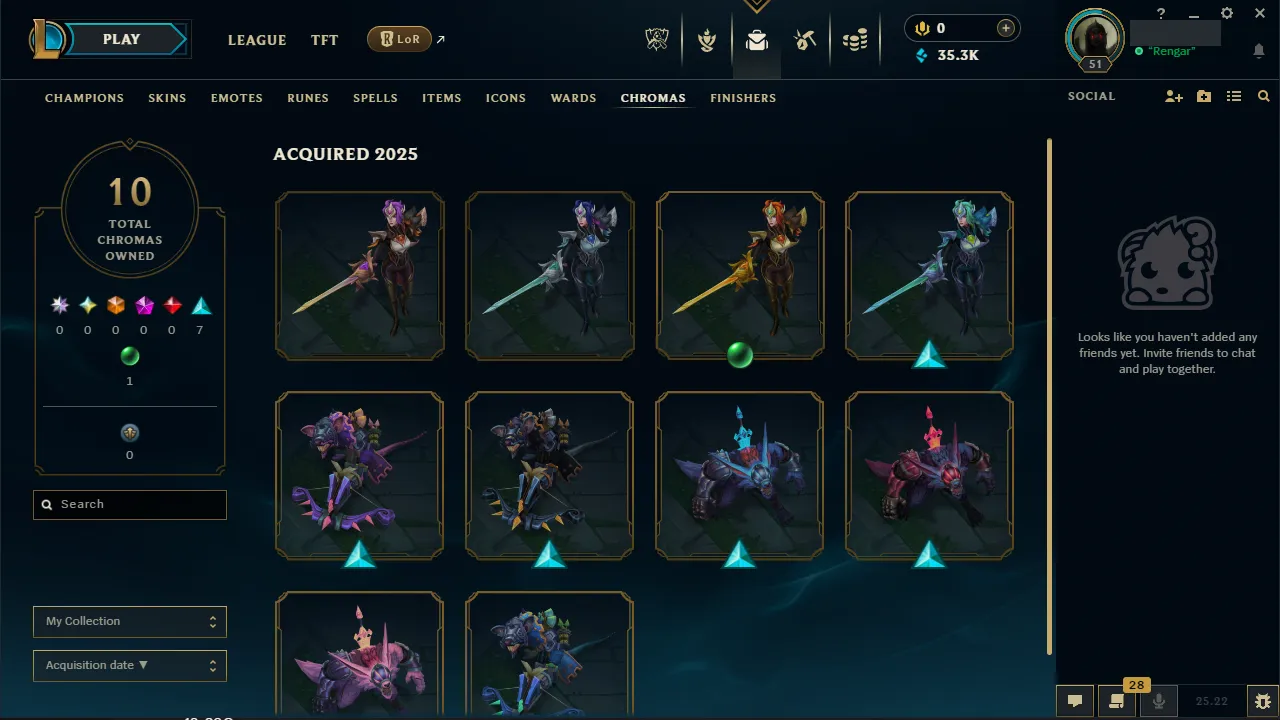Image resolution: width=1280 pixels, height=720 pixels.
Task: Open the add friend button
Action: (x=1174, y=97)
